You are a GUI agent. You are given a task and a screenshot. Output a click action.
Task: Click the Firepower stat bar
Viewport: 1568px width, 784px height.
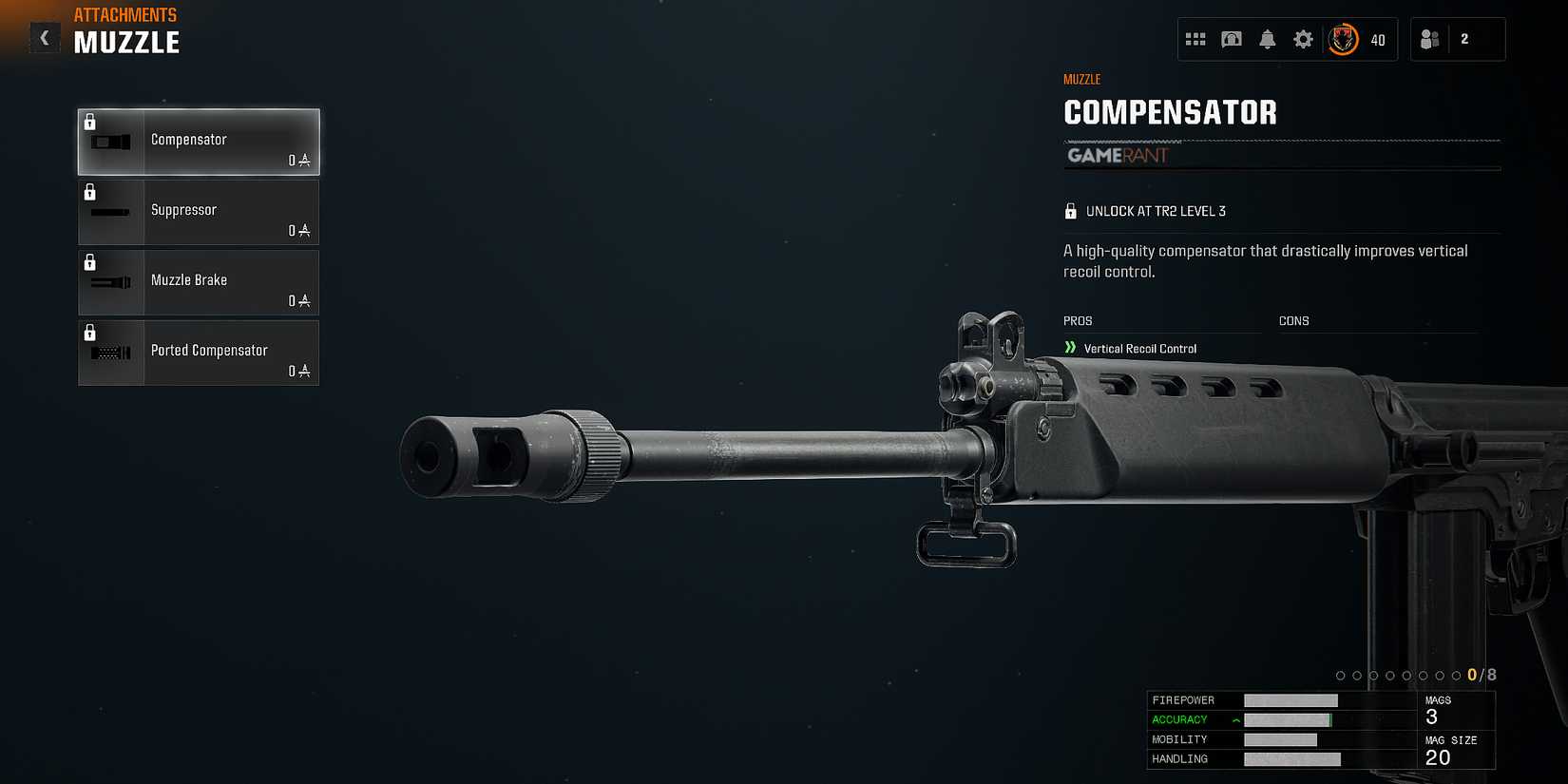tap(1292, 700)
